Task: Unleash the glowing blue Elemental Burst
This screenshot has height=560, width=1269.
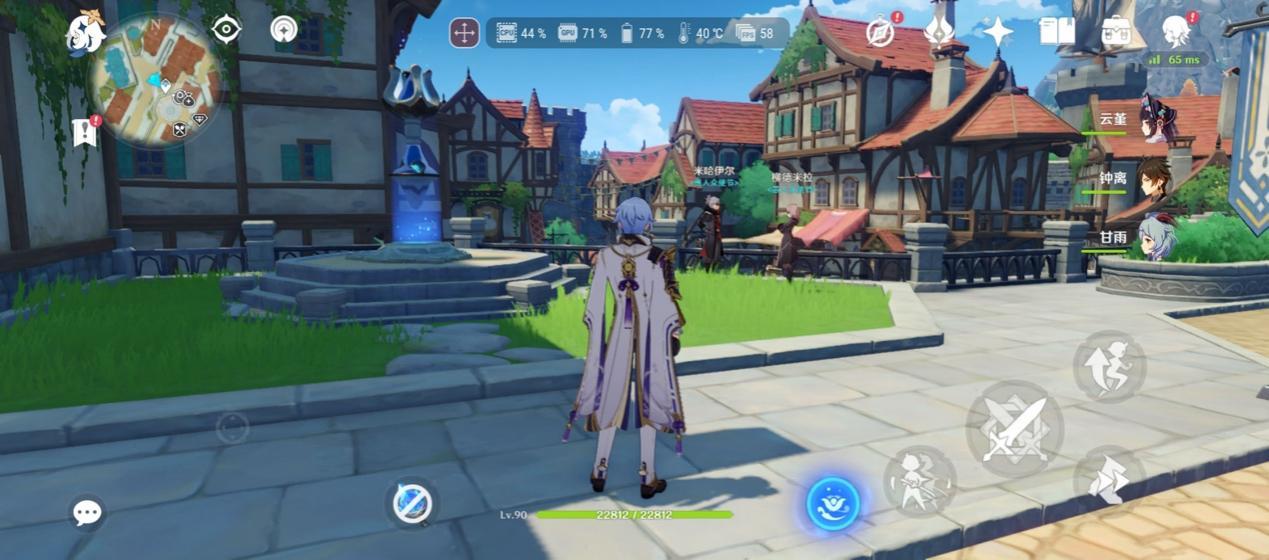Action: pos(833,503)
